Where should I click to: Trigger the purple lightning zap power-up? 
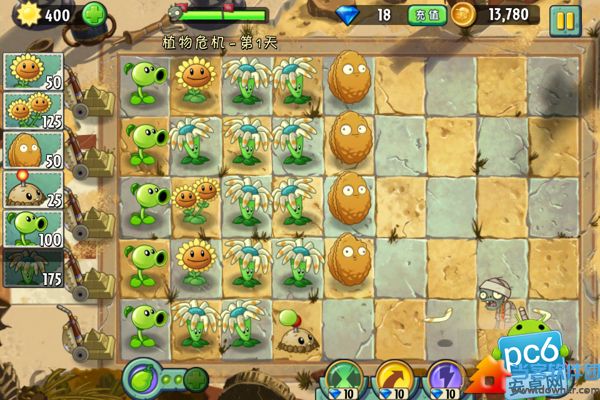click(x=445, y=381)
